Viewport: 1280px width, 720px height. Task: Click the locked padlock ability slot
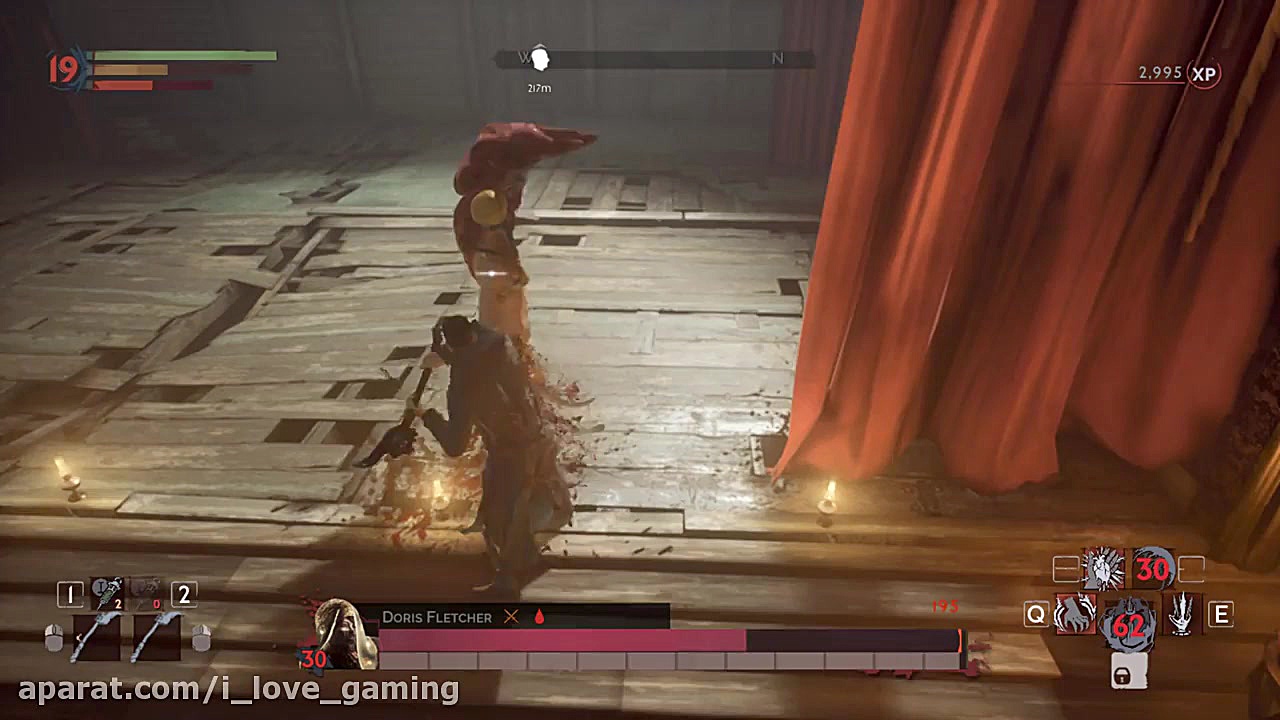(1127, 672)
